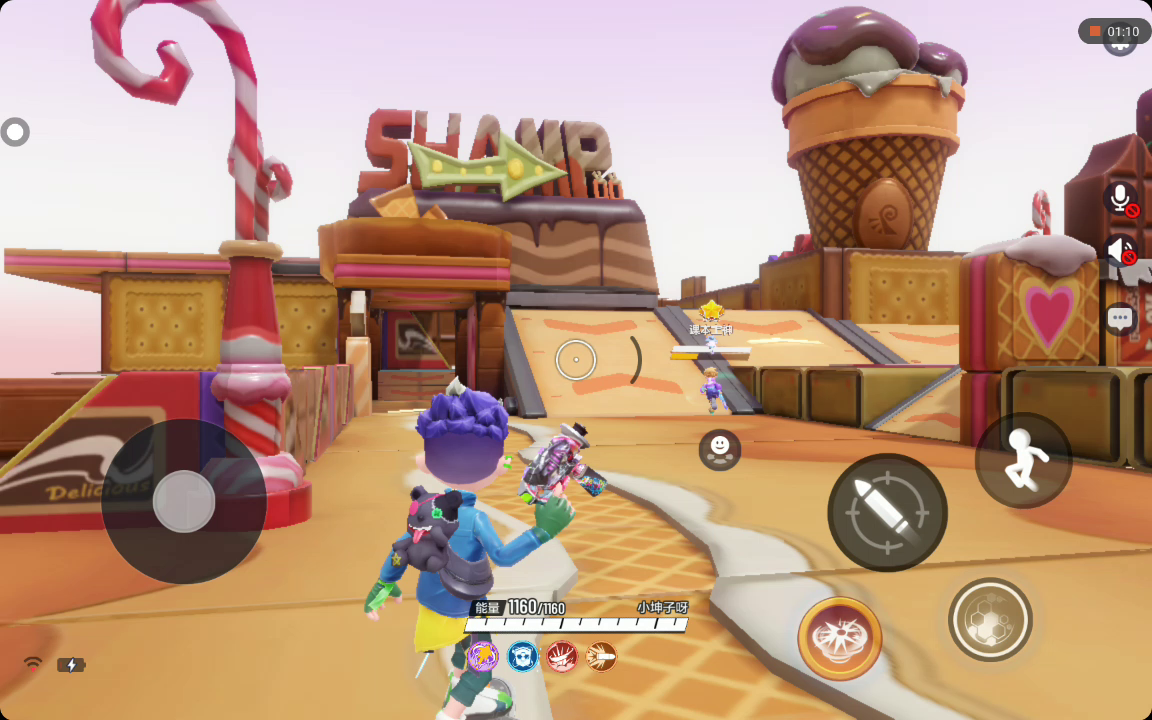The image size is (1152, 720).
Task: Open the emote smiley button
Action: 720,450
